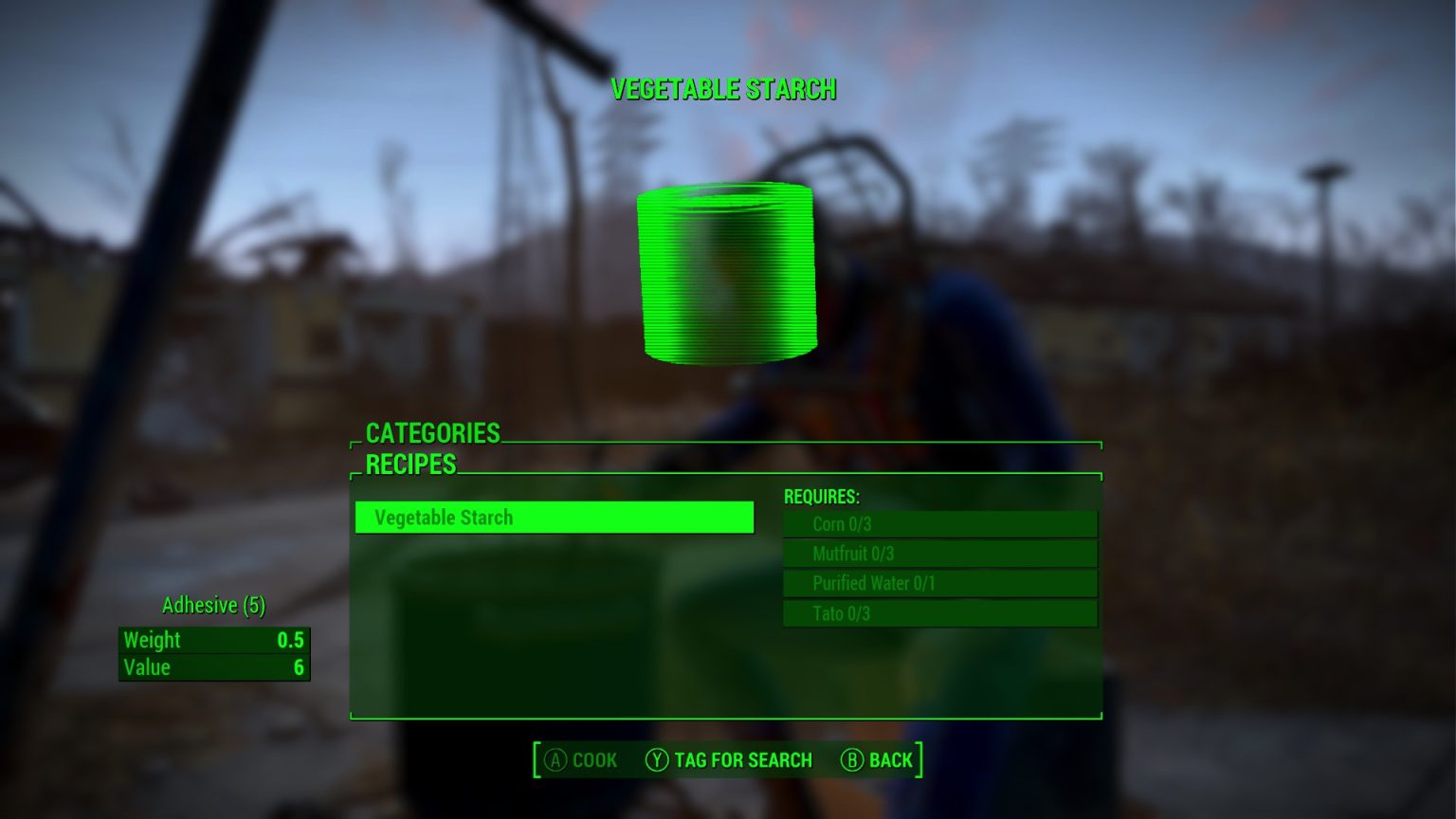Tag the recipe for search
Viewport: 1456px width, 819px height.
729,760
